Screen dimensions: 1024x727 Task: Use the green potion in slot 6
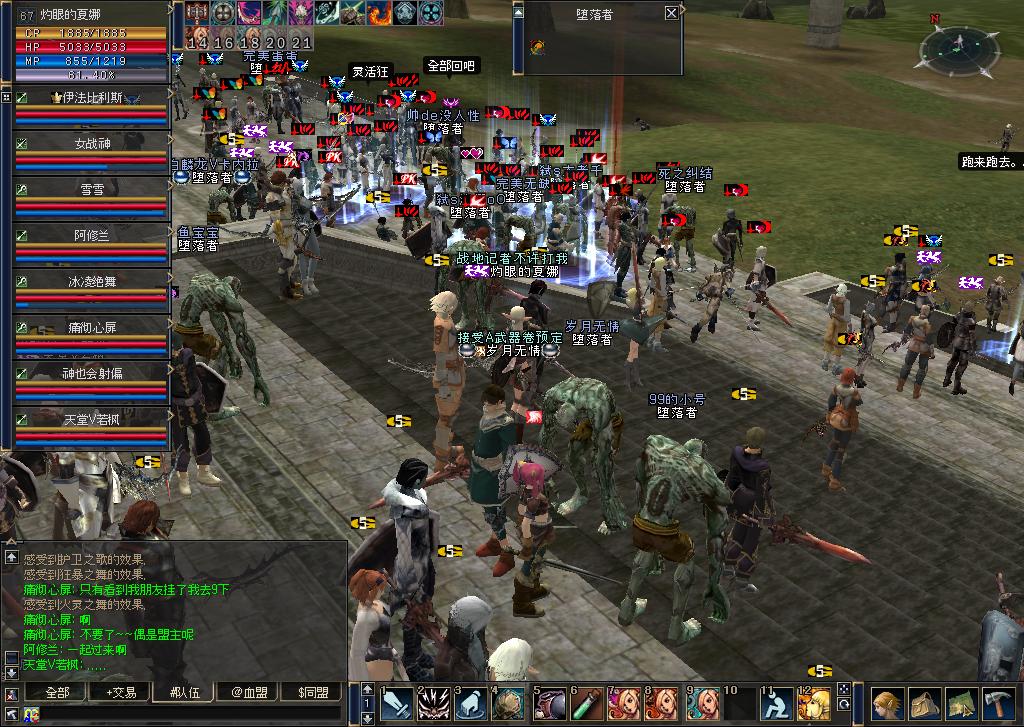point(587,703)
